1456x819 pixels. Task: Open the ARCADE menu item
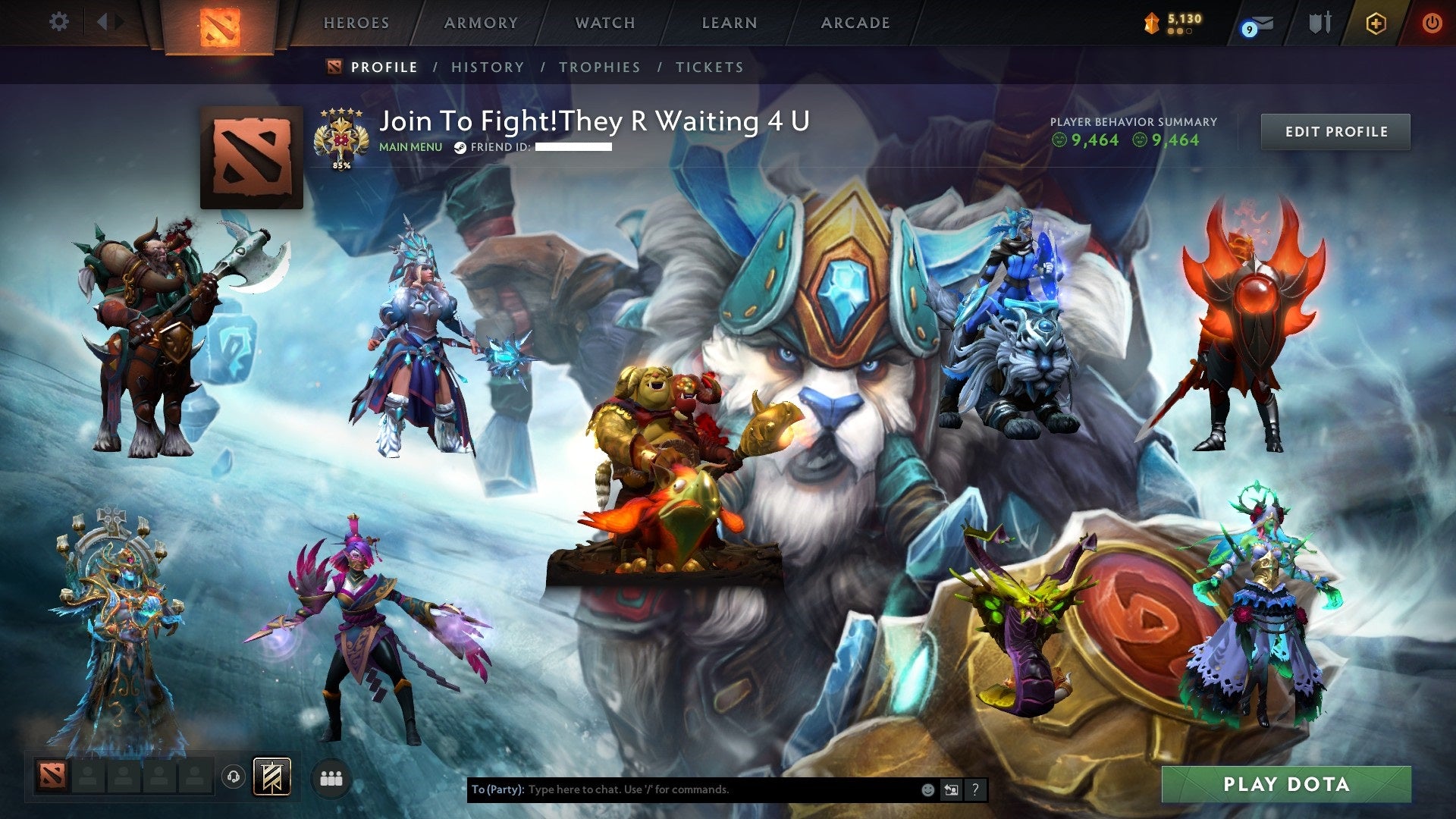tap(855, 23)
